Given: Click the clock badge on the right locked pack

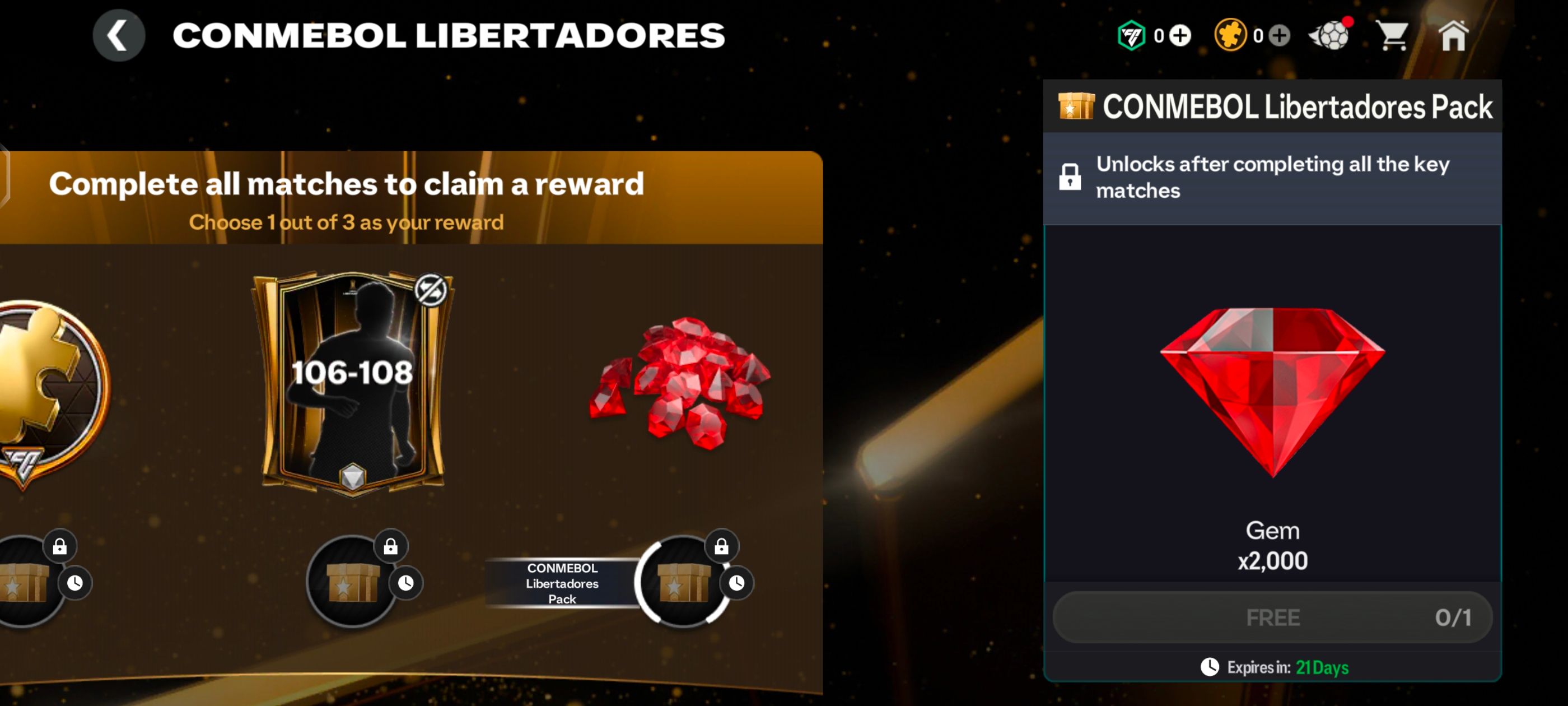Looking at the screenshot, I should tap(738, 582).
